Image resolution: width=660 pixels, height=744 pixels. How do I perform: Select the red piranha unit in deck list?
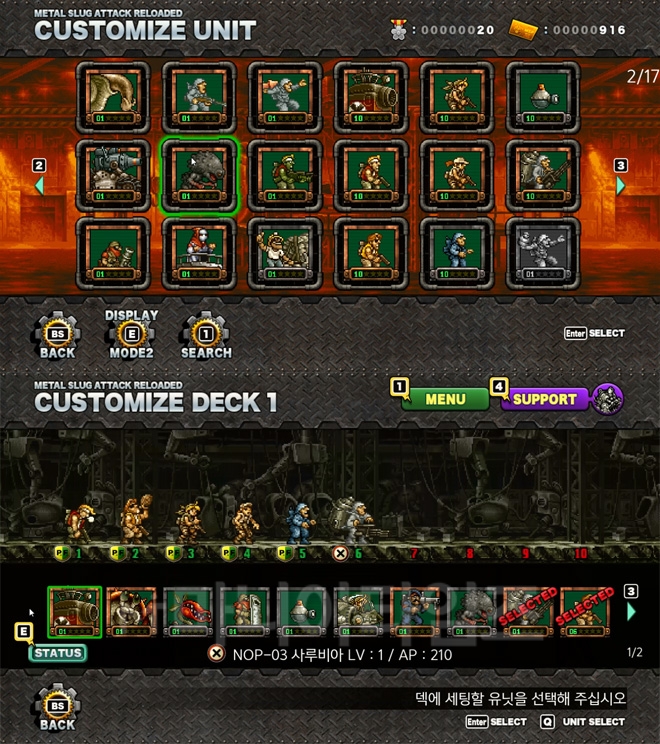[x=189, y=612]
